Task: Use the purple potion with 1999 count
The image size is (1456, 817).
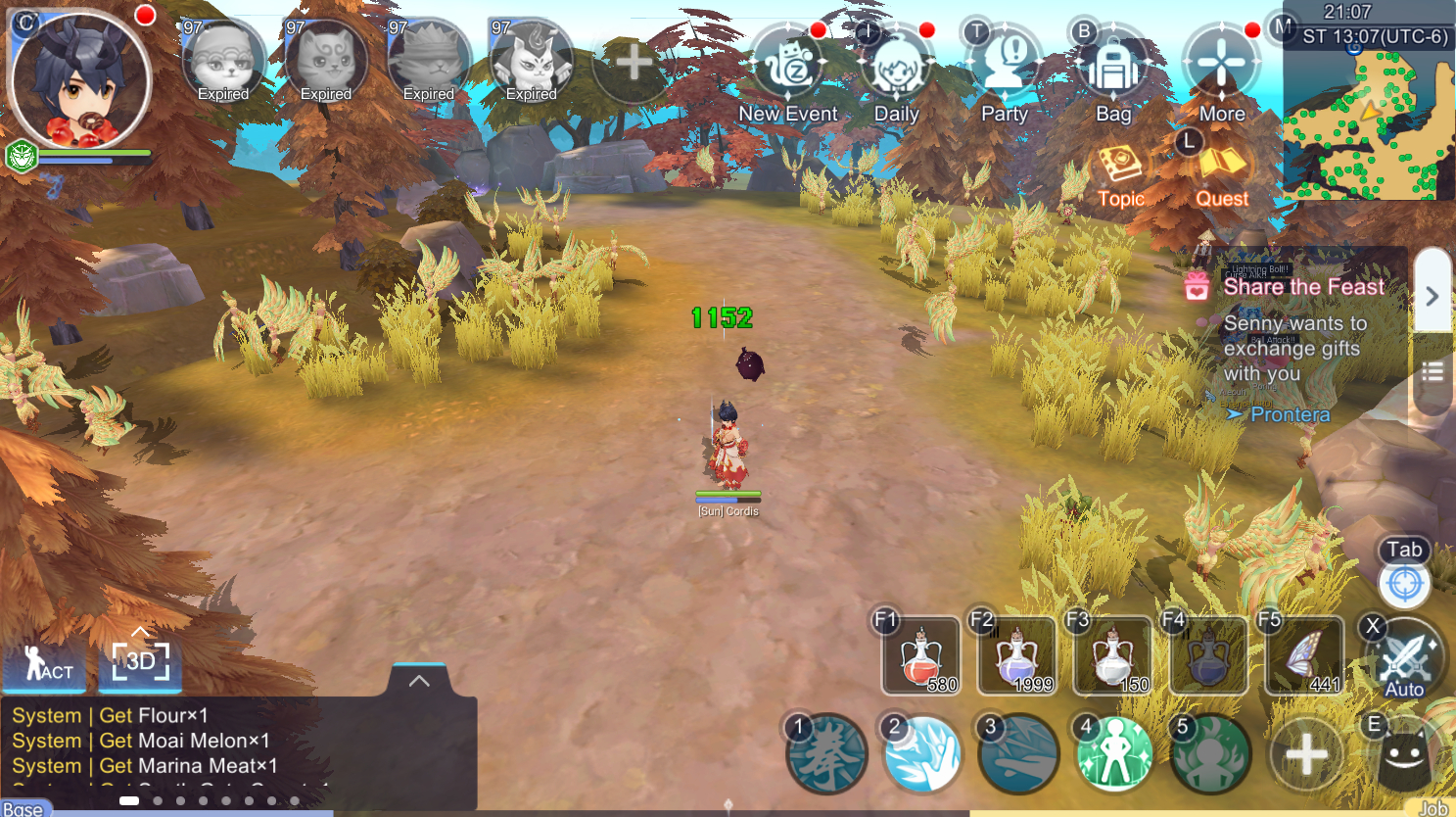Action: [1016, 655]
